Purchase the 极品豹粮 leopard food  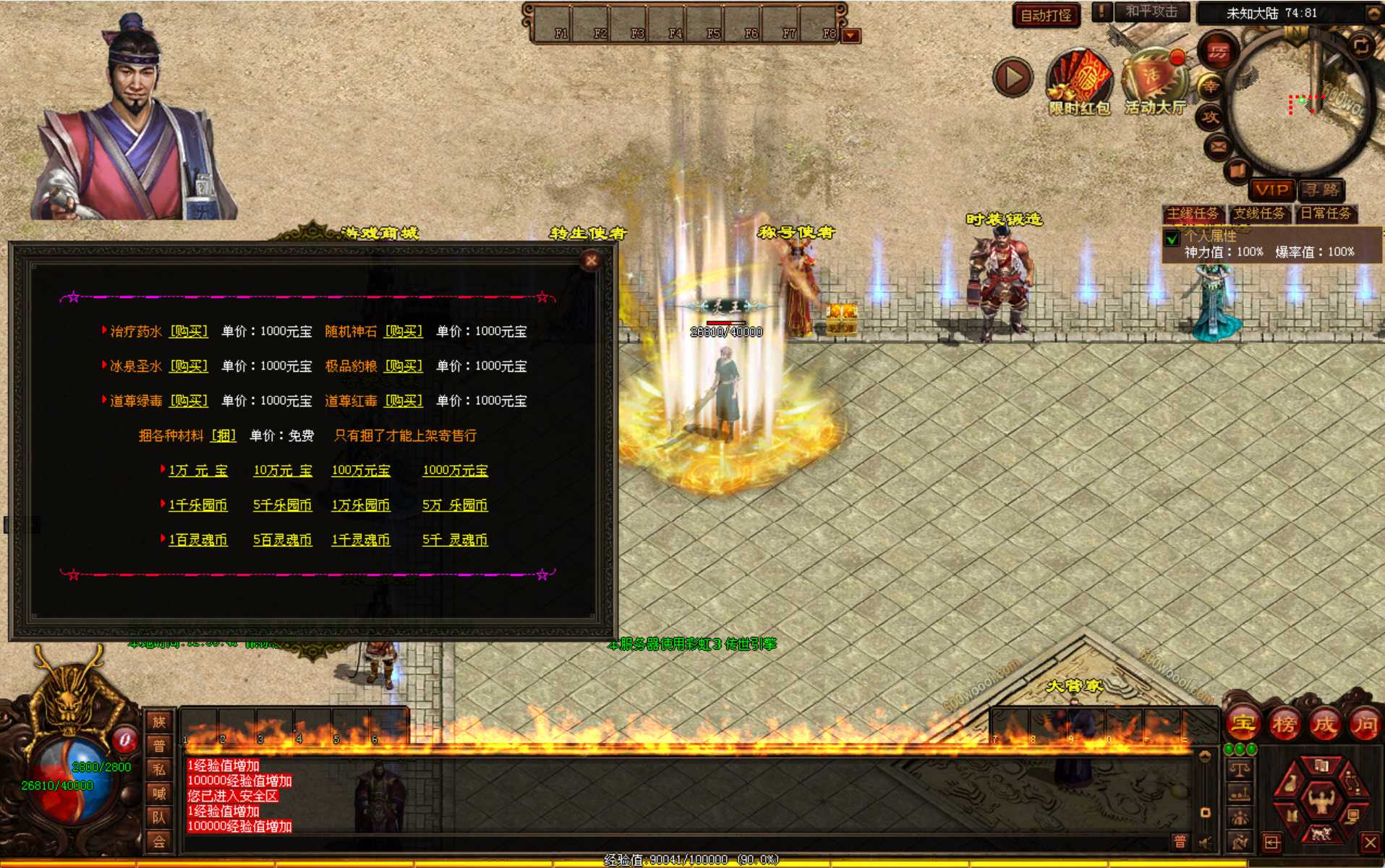pyautogui.click(x=404, y=366)
